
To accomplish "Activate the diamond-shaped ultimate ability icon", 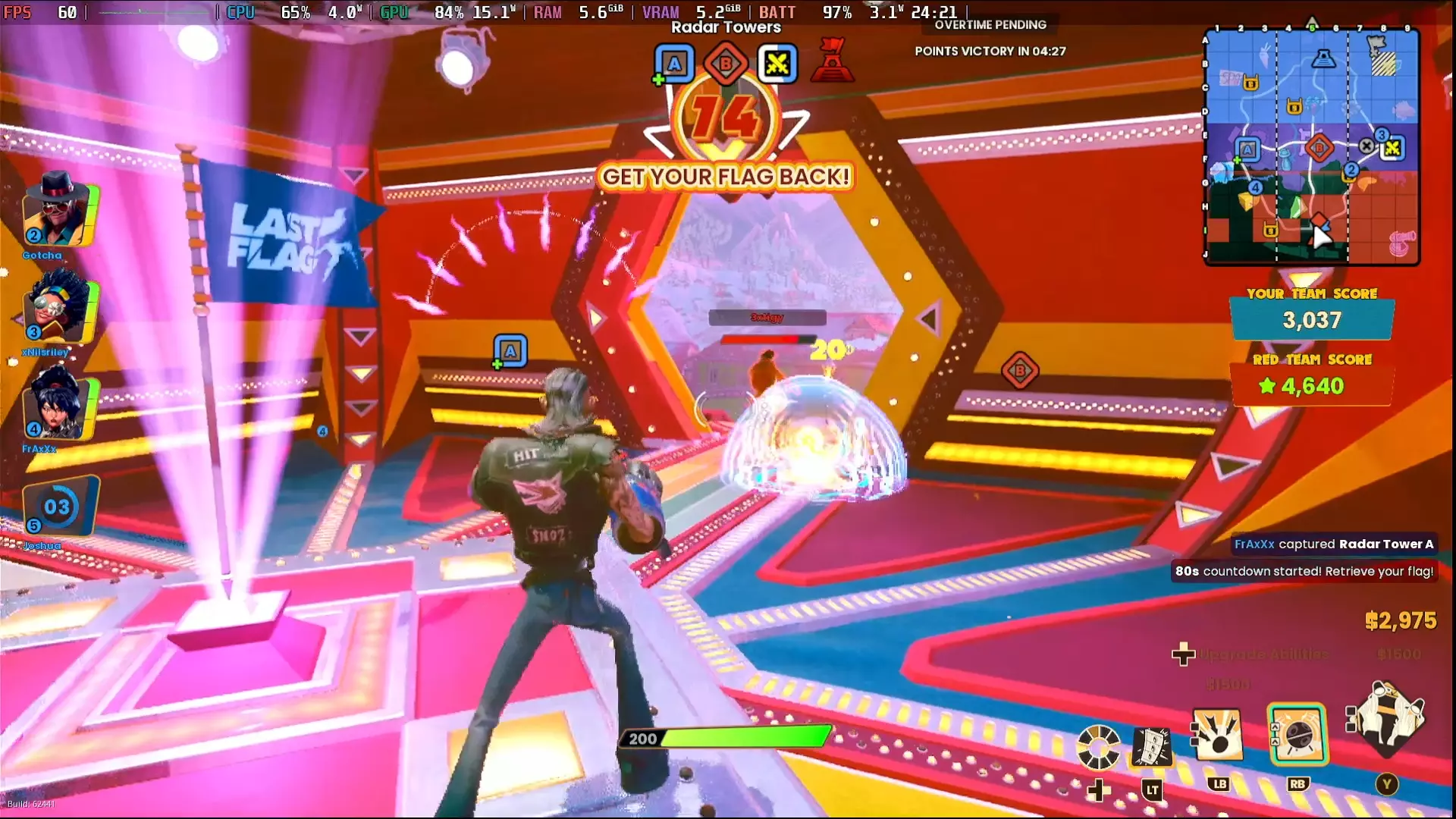I will [1387, 720].
